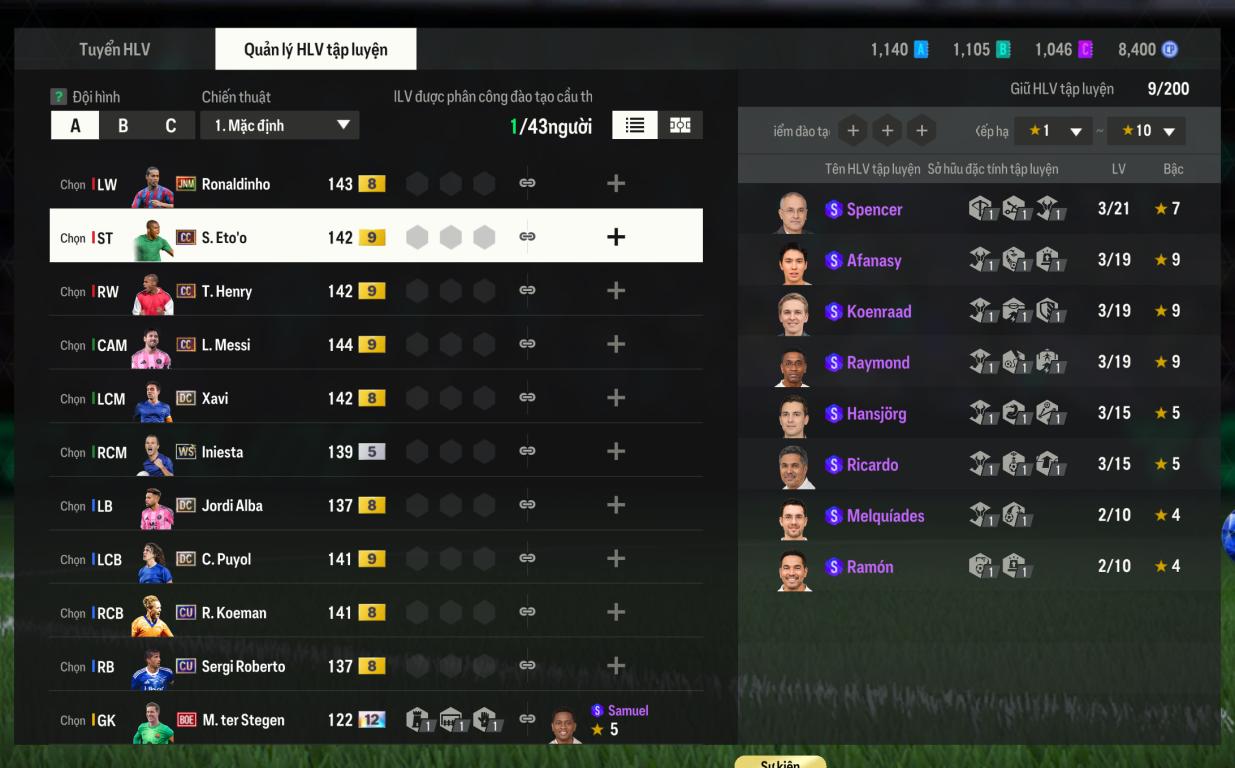
Task: Switch to list view
Action: (634, 125)
